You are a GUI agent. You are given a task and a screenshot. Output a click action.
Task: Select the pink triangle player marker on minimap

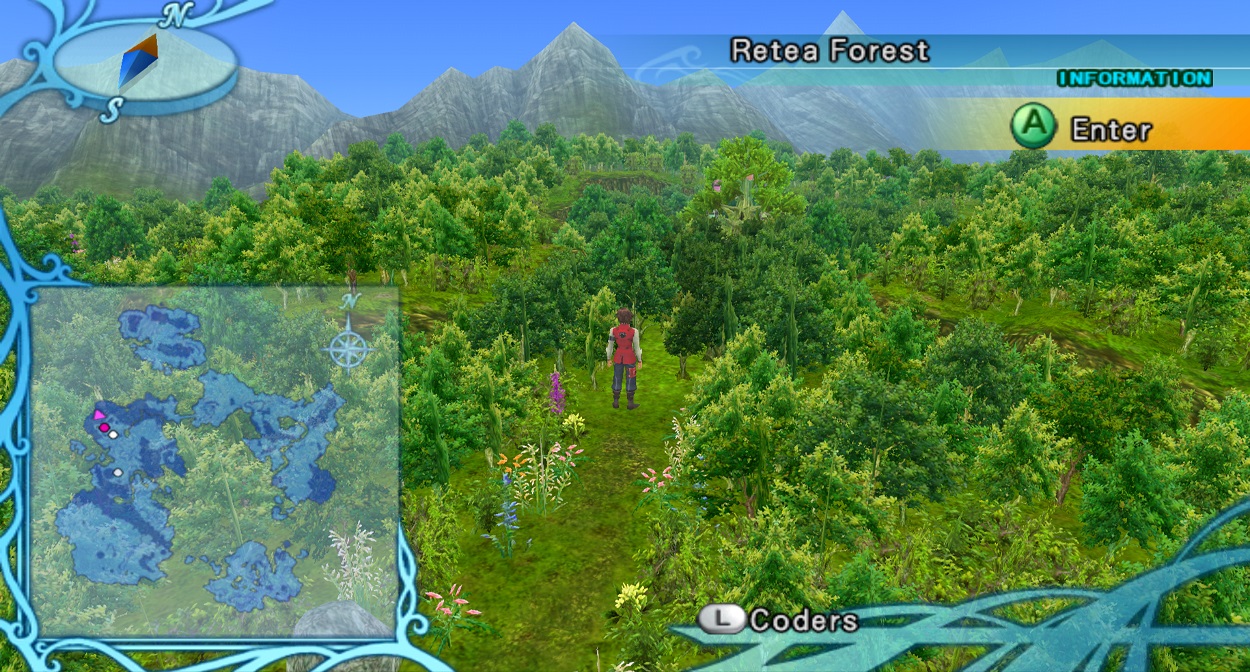pyautogui.click(x=98, y=415)
